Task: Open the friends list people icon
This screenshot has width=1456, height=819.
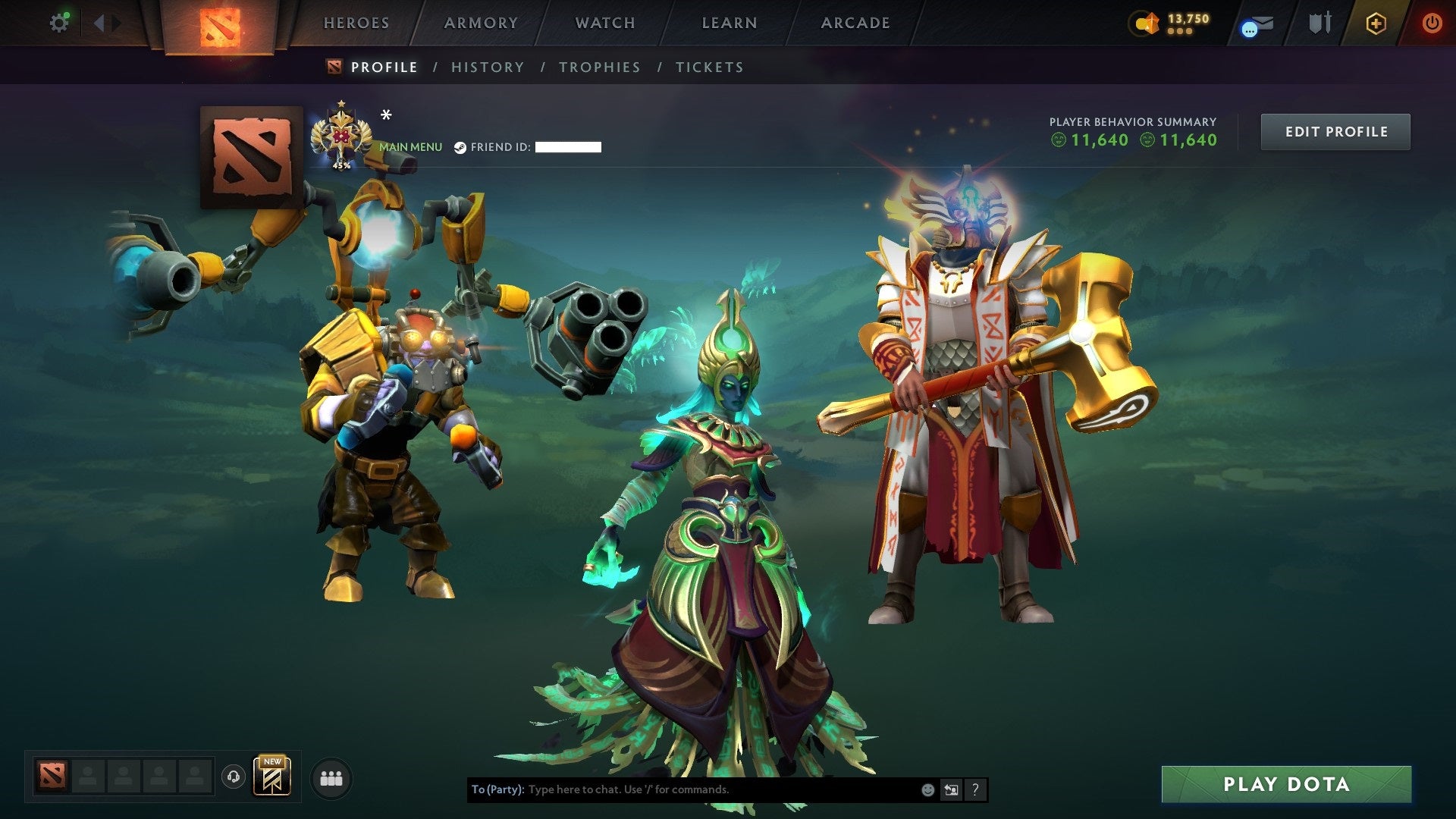Action: coord(331,777)
